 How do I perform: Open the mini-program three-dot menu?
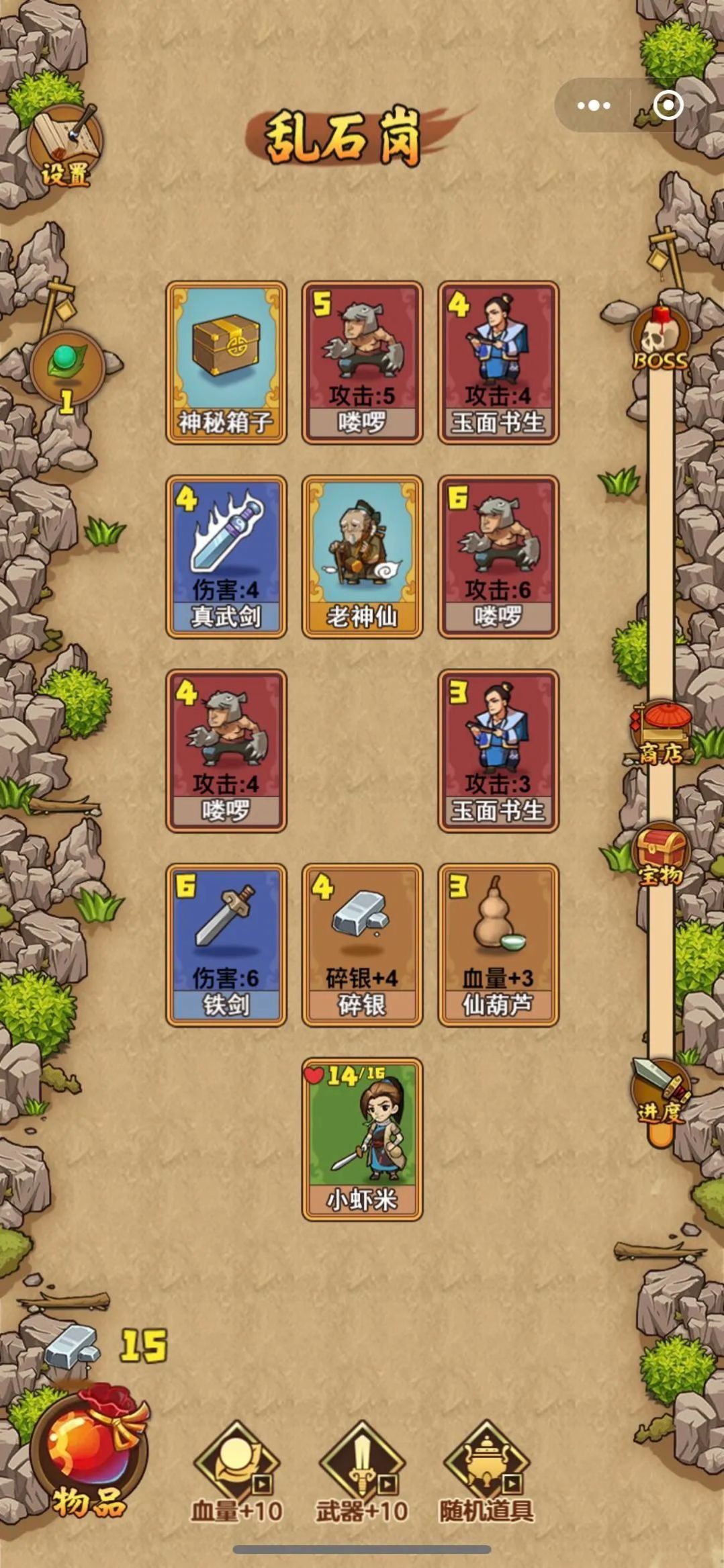(x=594, y=105)
